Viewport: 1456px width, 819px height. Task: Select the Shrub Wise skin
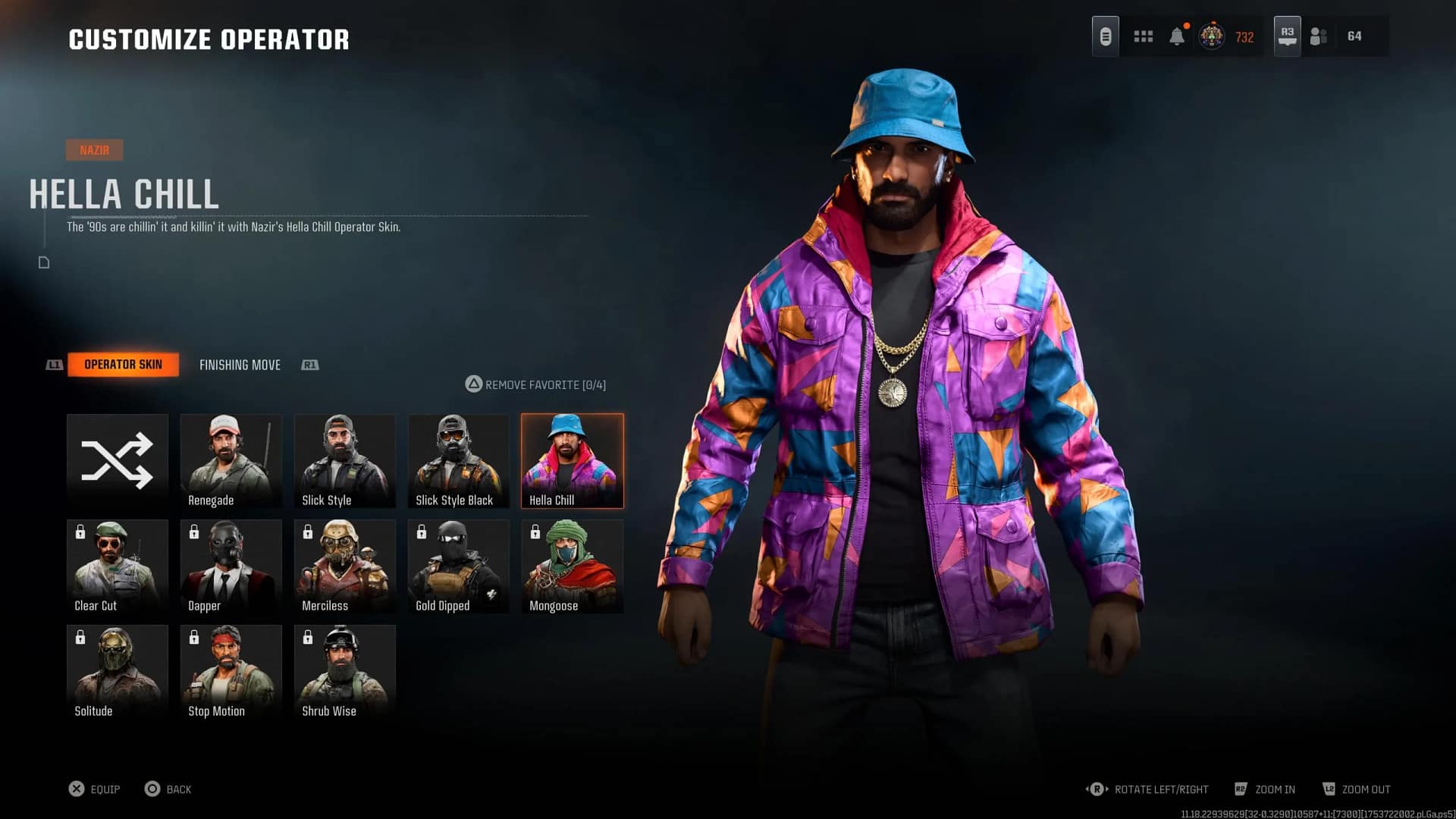click(344, 671)
